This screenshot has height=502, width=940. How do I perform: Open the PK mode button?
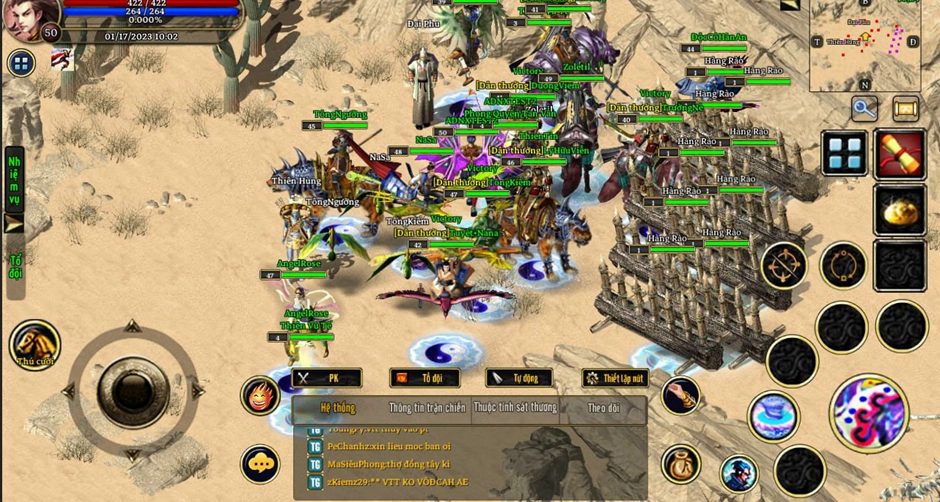coord(326,378)
